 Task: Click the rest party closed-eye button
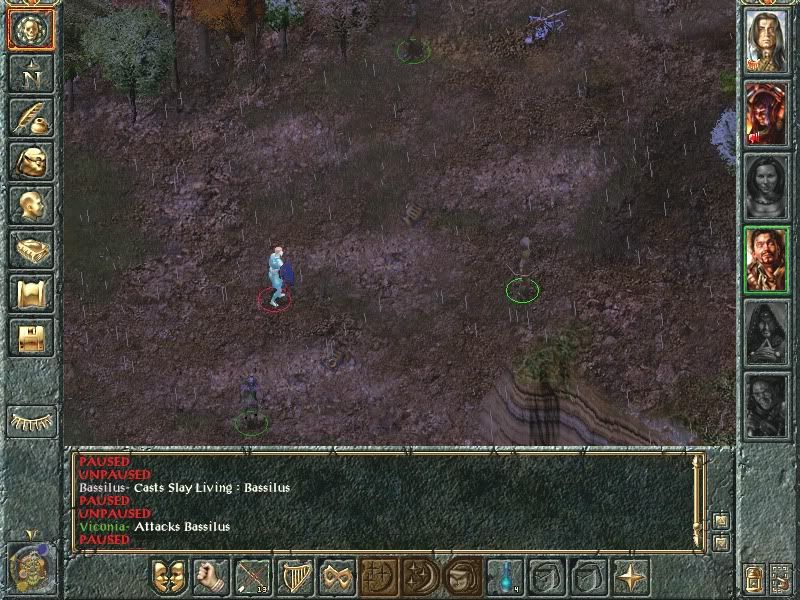pyautogui.click(x=30, y=420)
